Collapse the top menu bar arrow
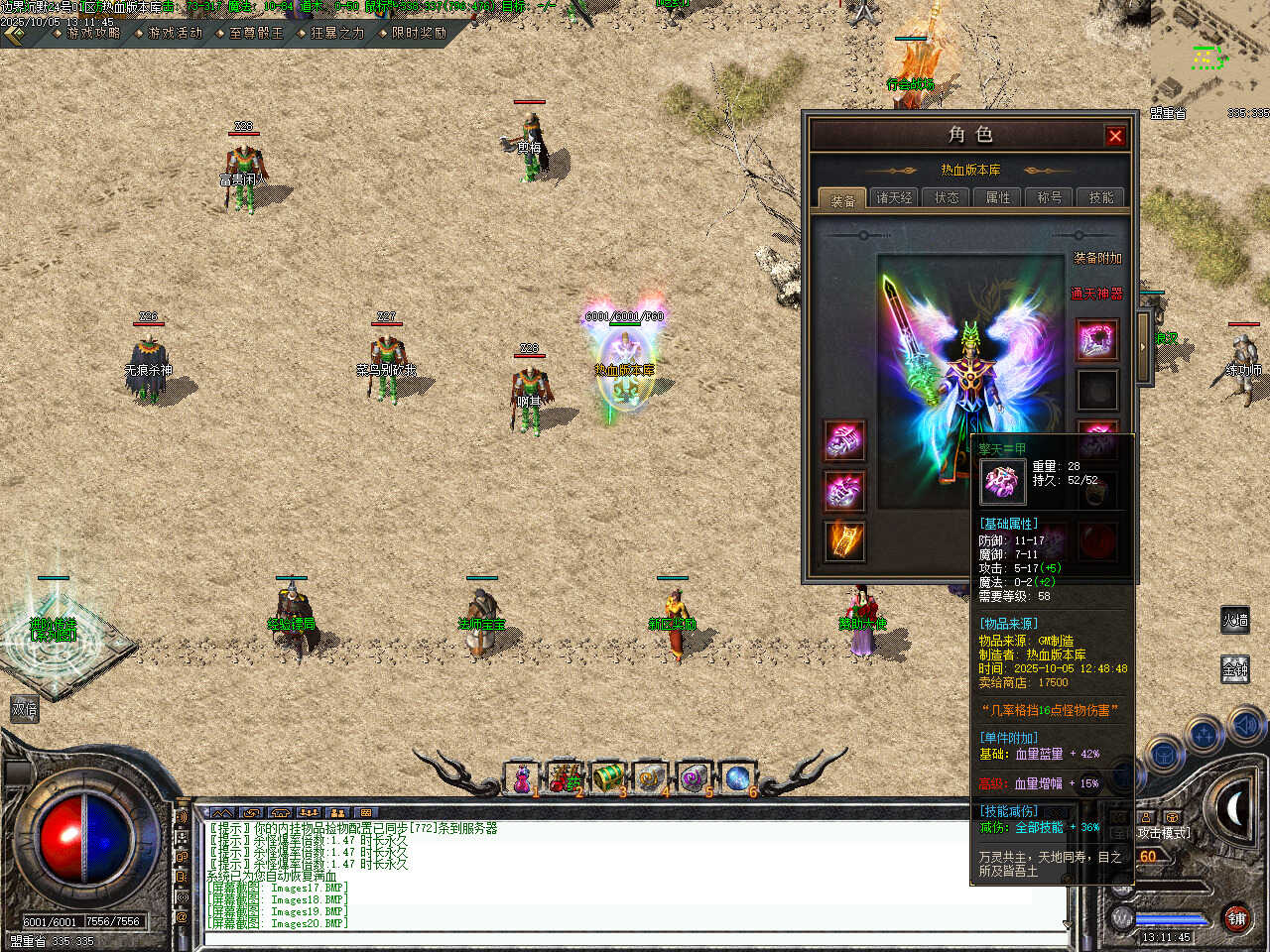The width and height of the screenshot is (1270, 952). pos(14,35)
